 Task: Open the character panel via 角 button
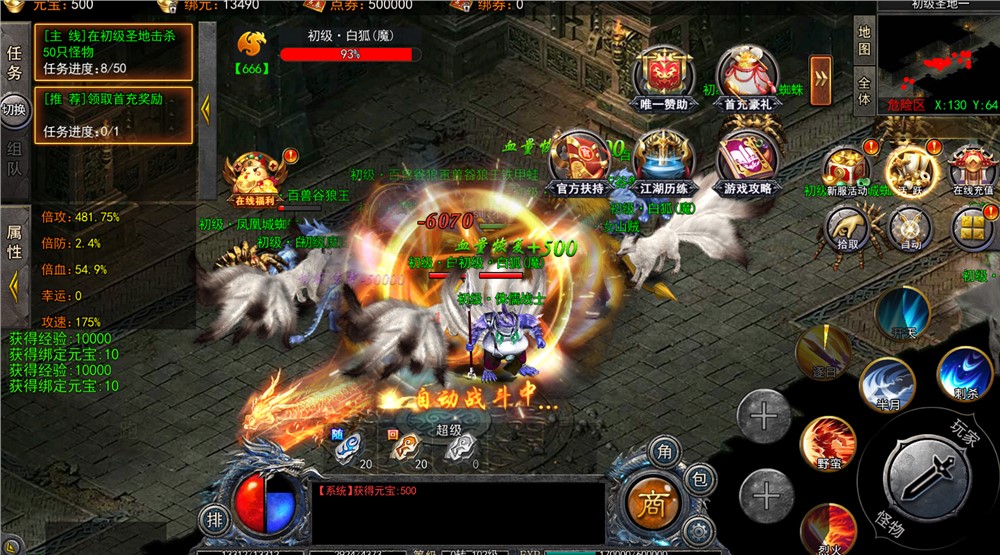click(x=661, y=453)
